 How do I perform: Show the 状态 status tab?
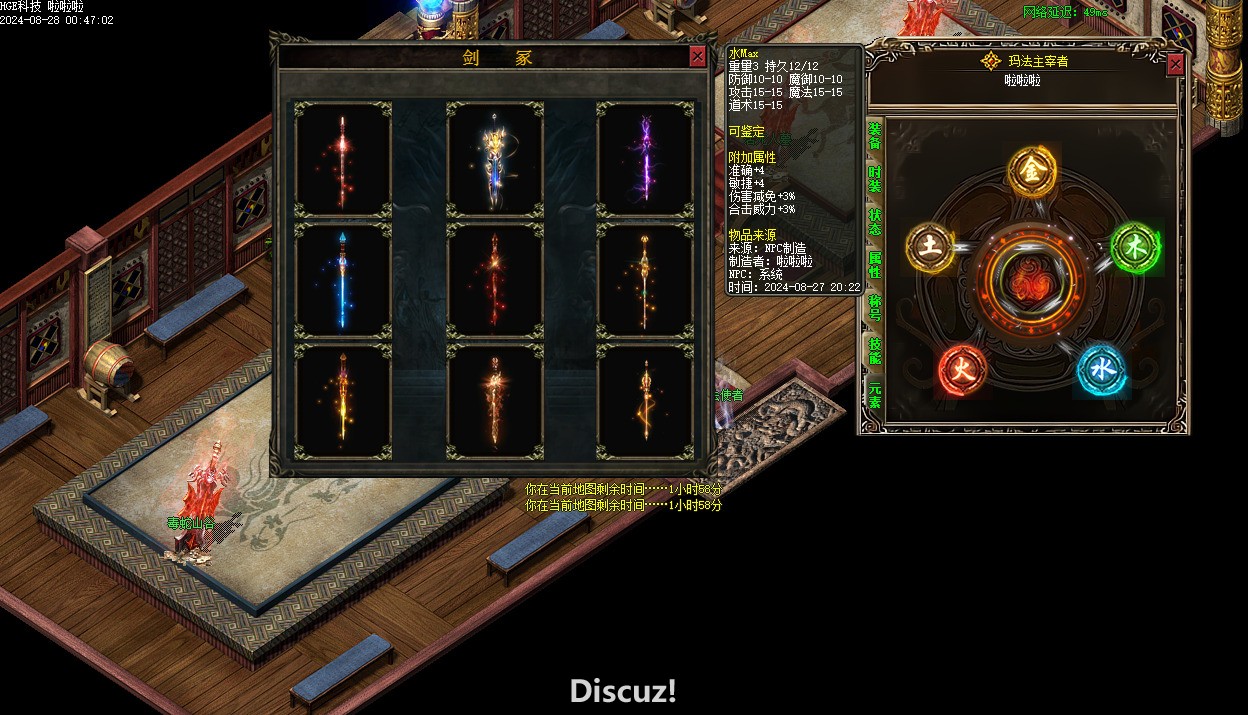[875, 222]
